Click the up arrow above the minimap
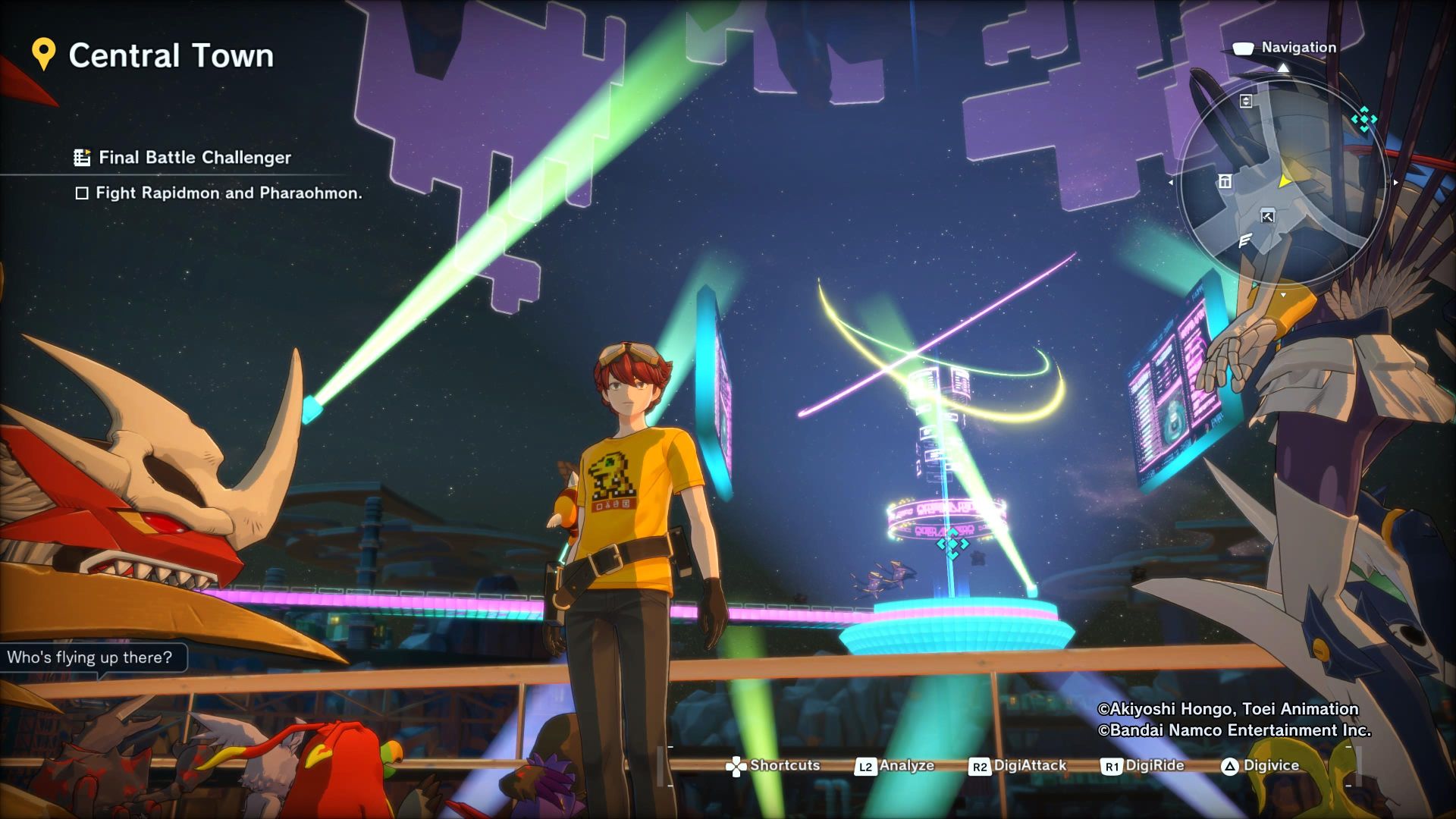This screenshot has height=819, width=1456. [1283, 67]
